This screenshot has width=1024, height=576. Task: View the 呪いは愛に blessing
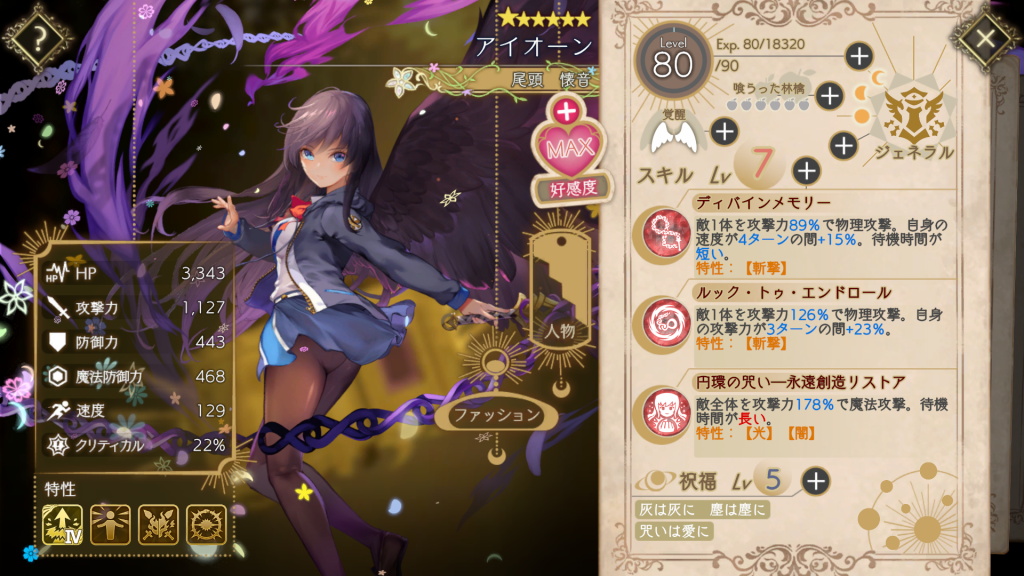pyautogui.click(x=675, y=531)
